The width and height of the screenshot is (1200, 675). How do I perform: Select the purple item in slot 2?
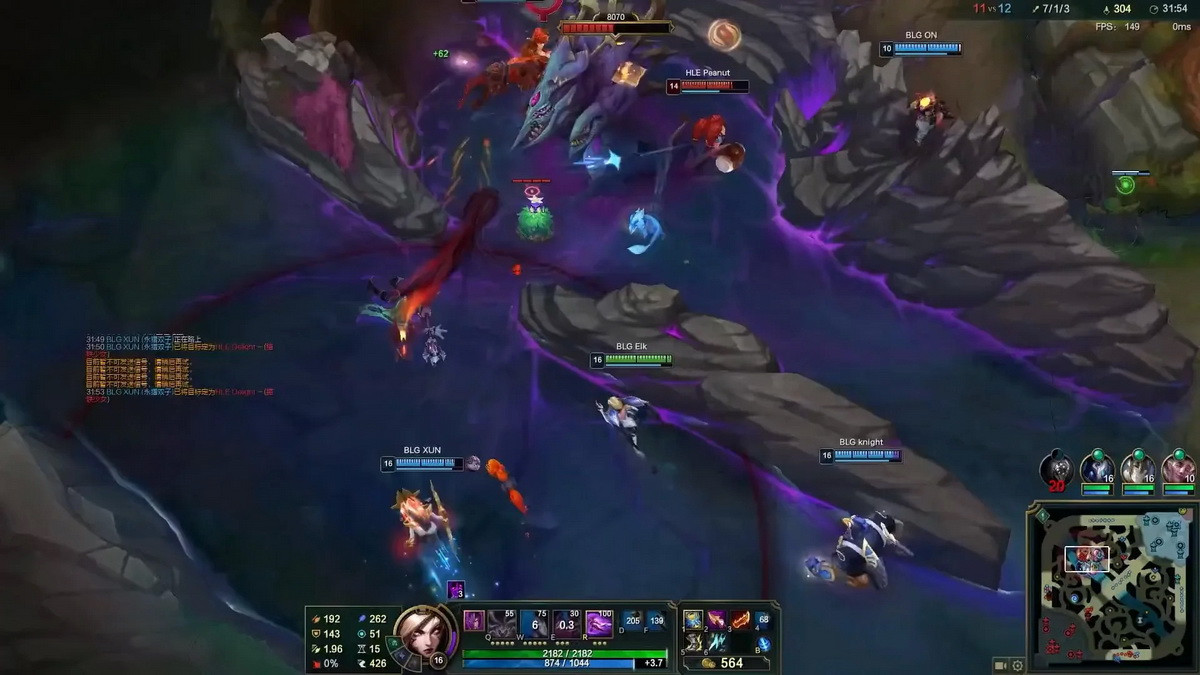[717, 620]
